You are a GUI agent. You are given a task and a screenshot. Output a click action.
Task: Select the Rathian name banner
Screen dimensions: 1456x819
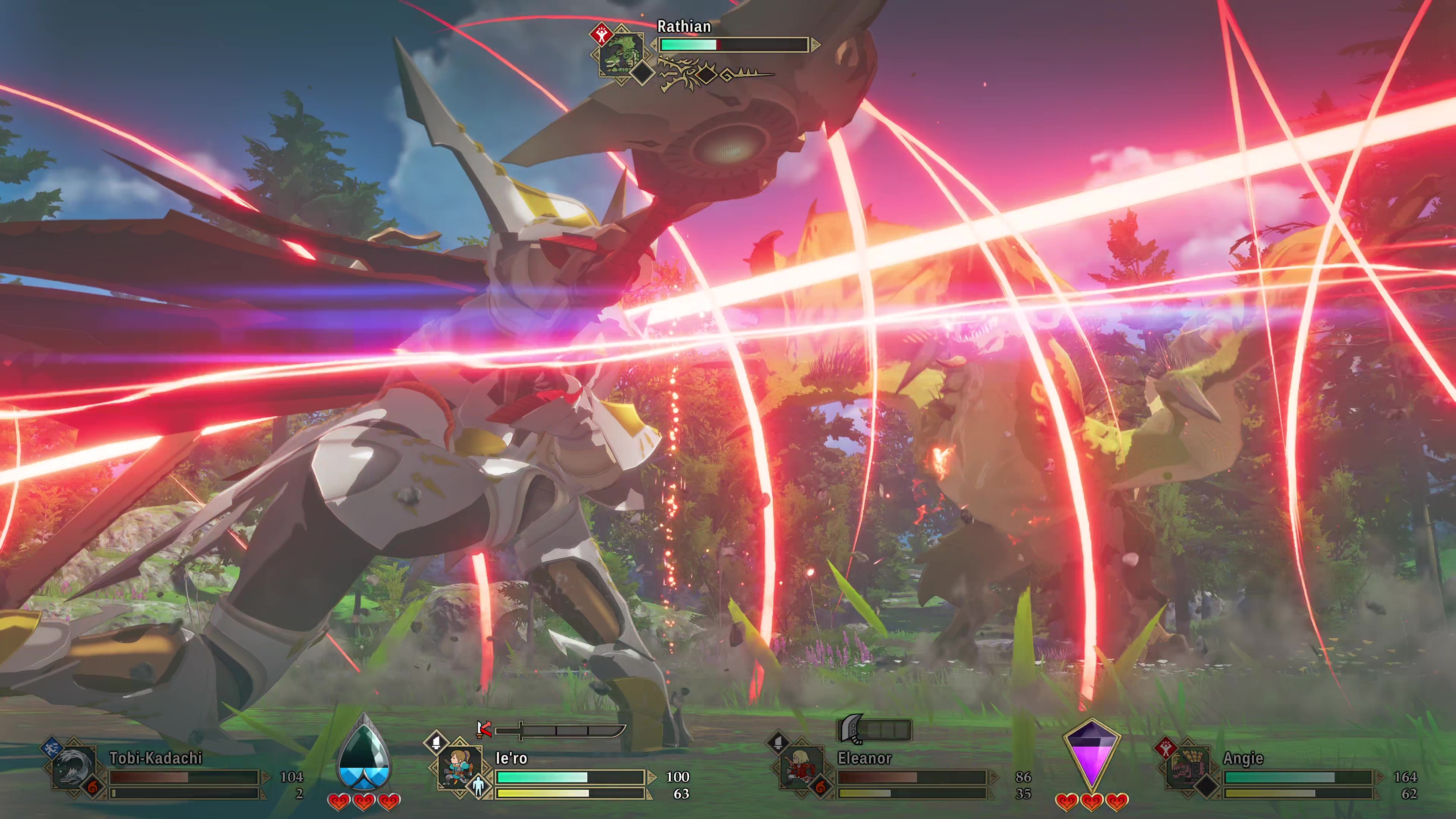point(684,27)
